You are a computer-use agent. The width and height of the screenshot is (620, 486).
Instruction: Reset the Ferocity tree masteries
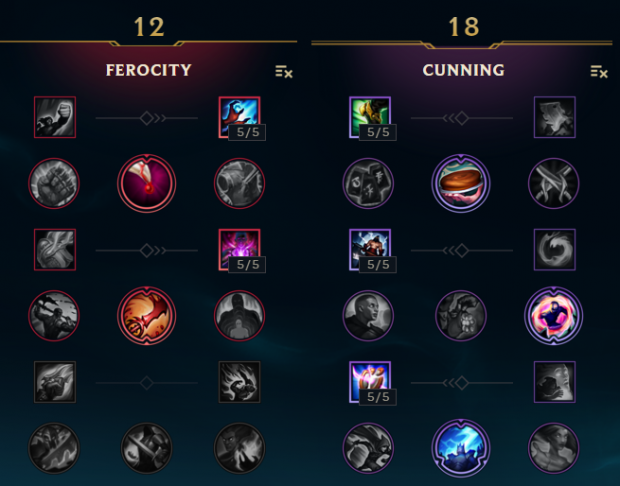[284, 71]
